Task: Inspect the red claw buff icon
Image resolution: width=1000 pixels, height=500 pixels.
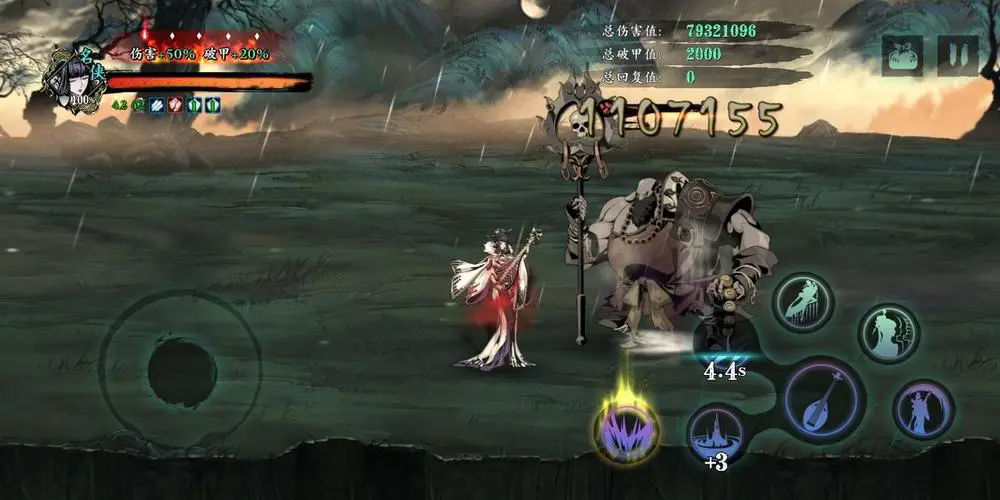Action: [175, 104]
